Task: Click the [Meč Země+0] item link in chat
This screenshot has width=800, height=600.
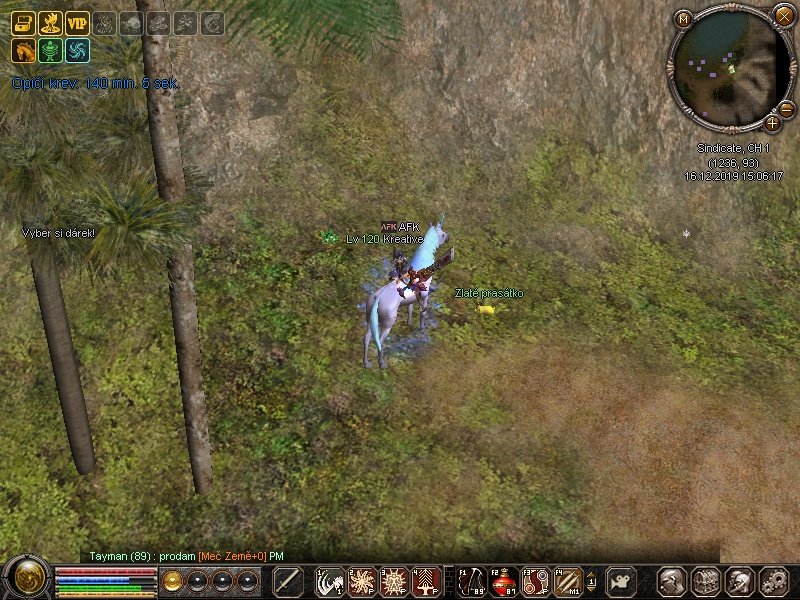Action: (231, 555)
